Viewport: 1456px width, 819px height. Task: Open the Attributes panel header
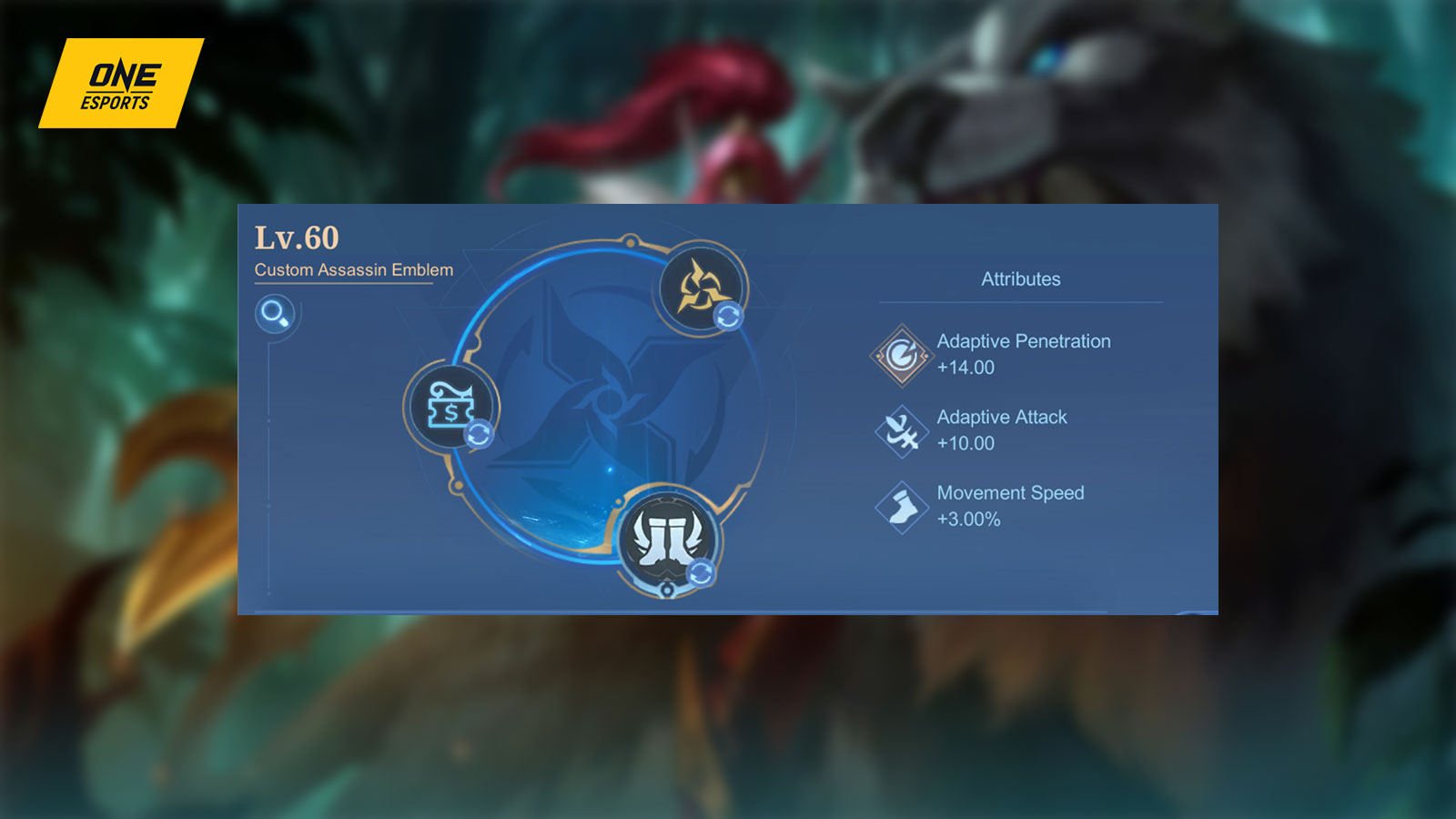point(1020,279)
